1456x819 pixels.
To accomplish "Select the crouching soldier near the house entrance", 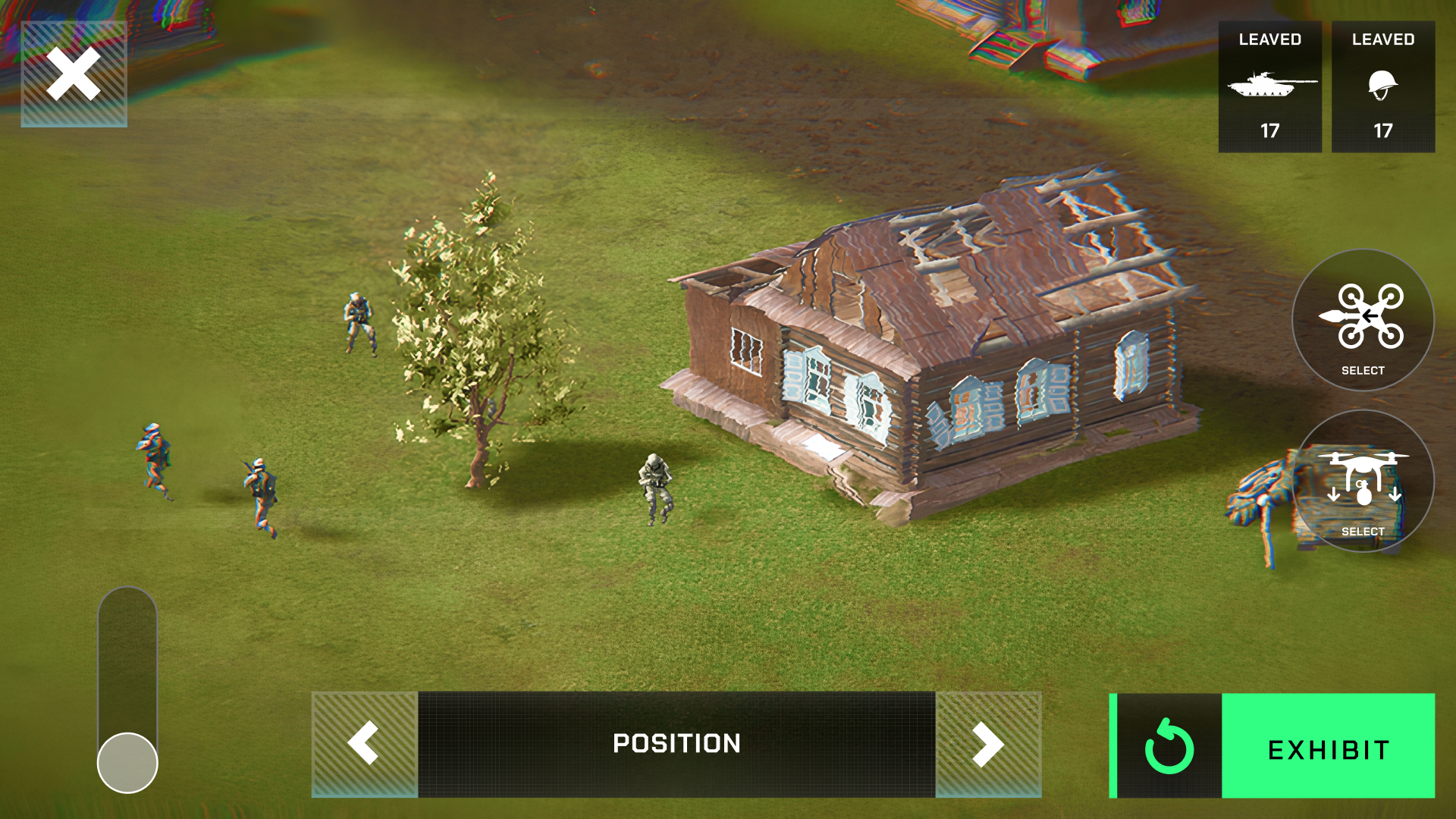I will pyautogui.click(x=656, y=489).
